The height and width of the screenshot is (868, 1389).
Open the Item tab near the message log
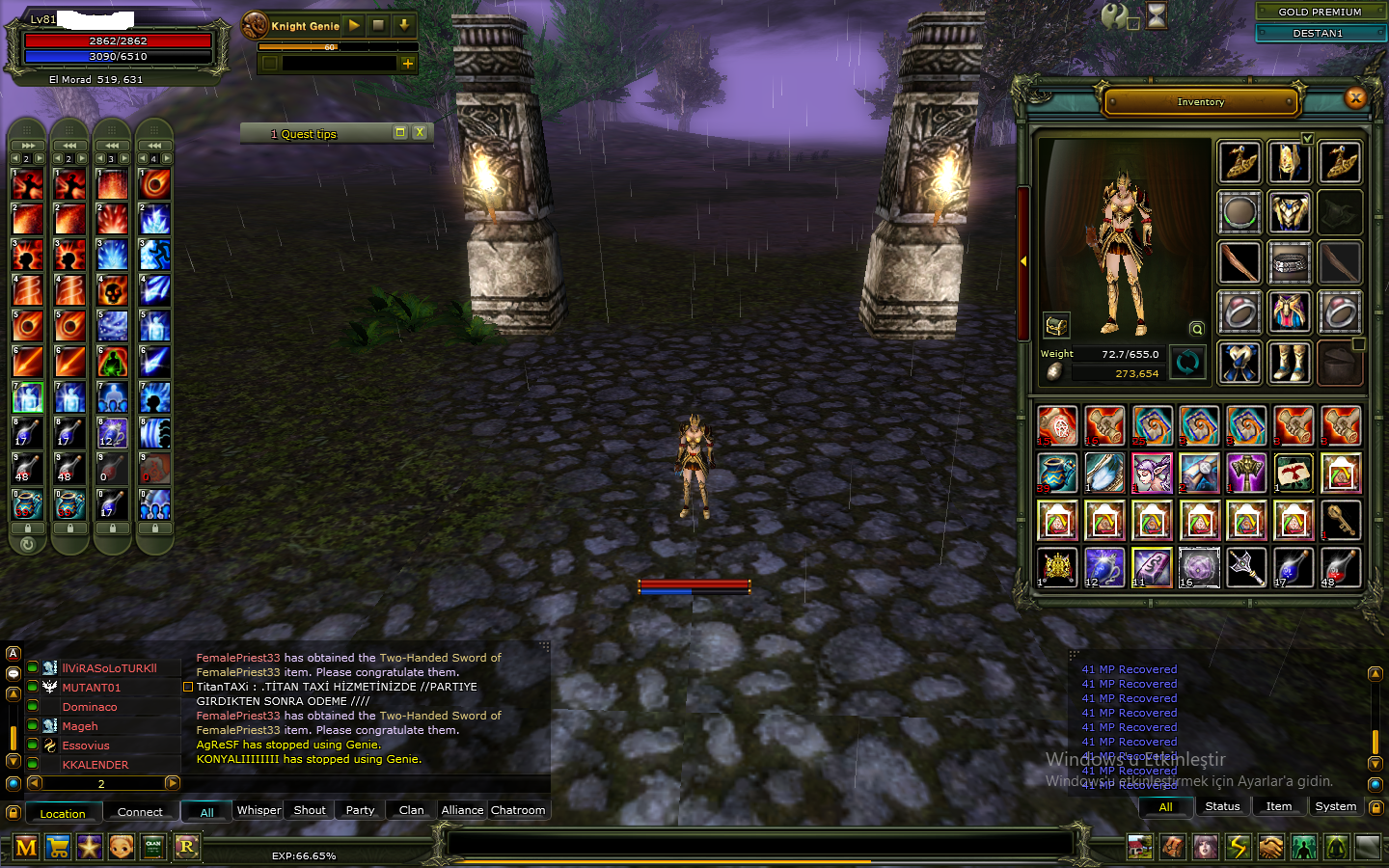coord(1279,806)
